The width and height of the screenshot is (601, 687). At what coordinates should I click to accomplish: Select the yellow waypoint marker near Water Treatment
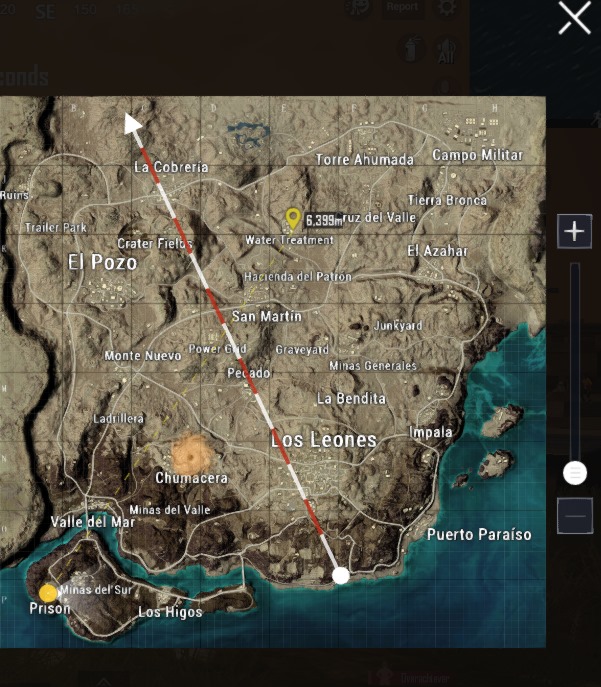pyautogui.click(x=293, y=217)
